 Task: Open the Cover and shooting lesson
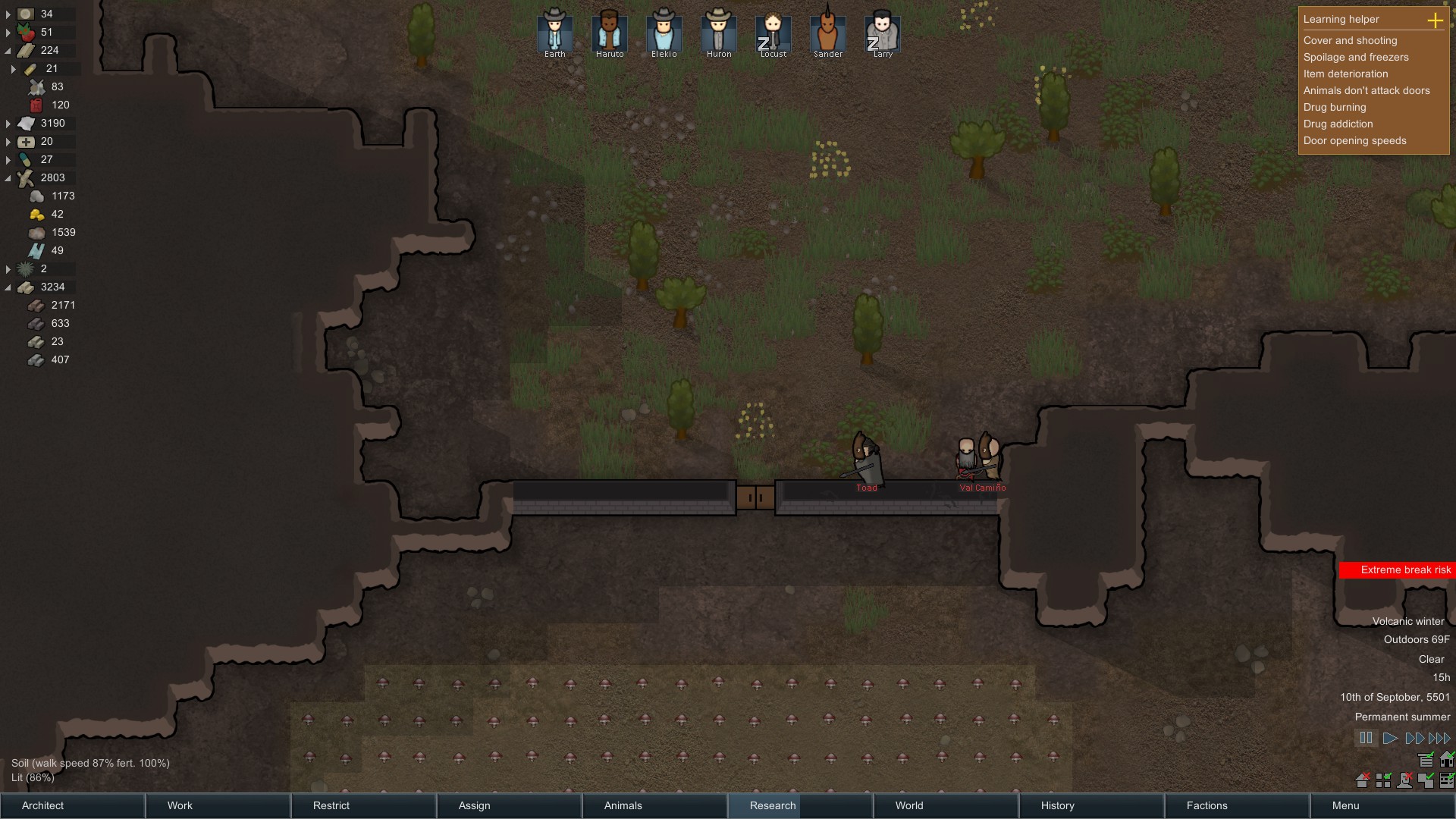point(1351,40)
